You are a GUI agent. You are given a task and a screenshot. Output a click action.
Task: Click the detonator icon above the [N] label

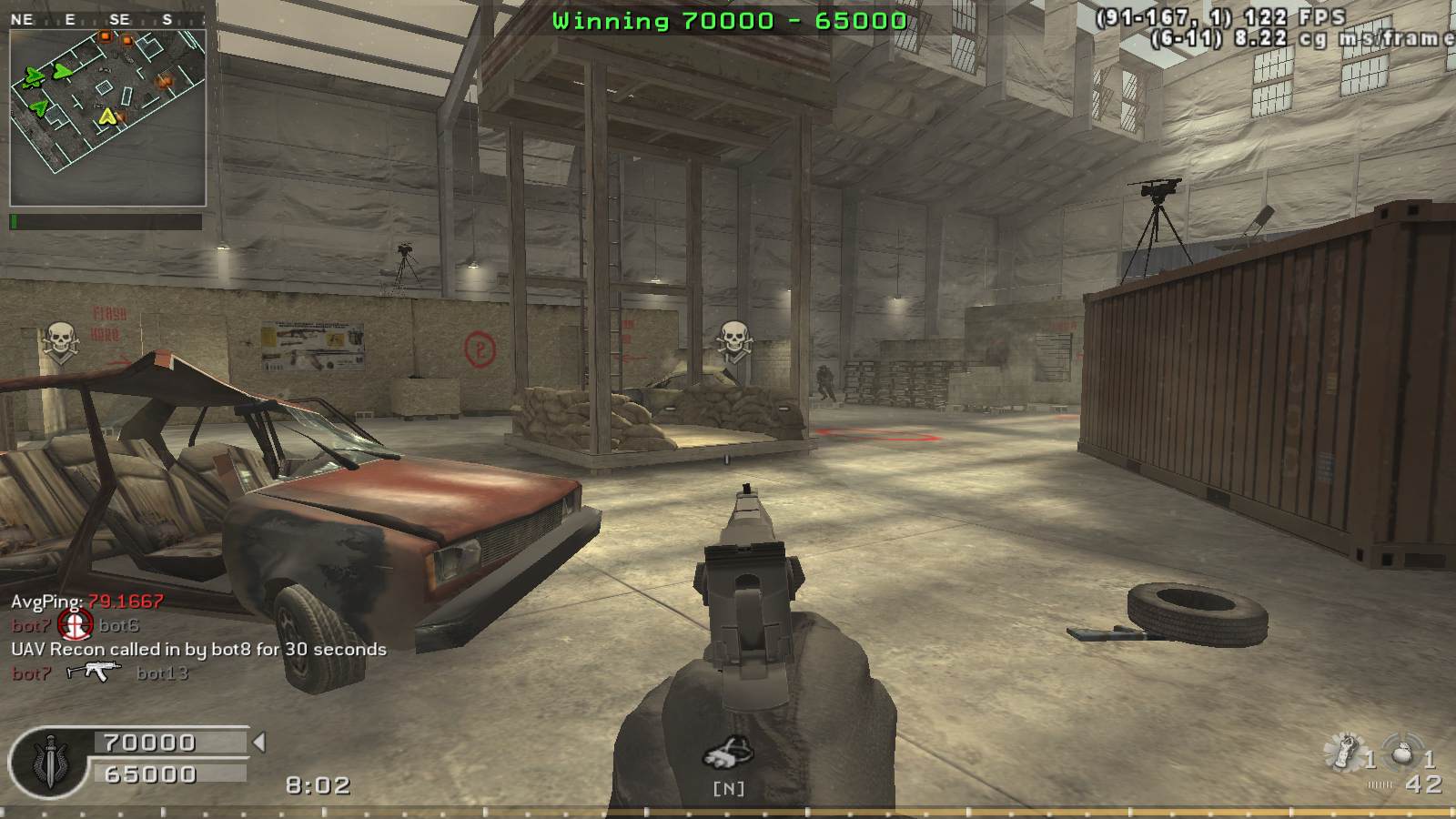(729, 754)
